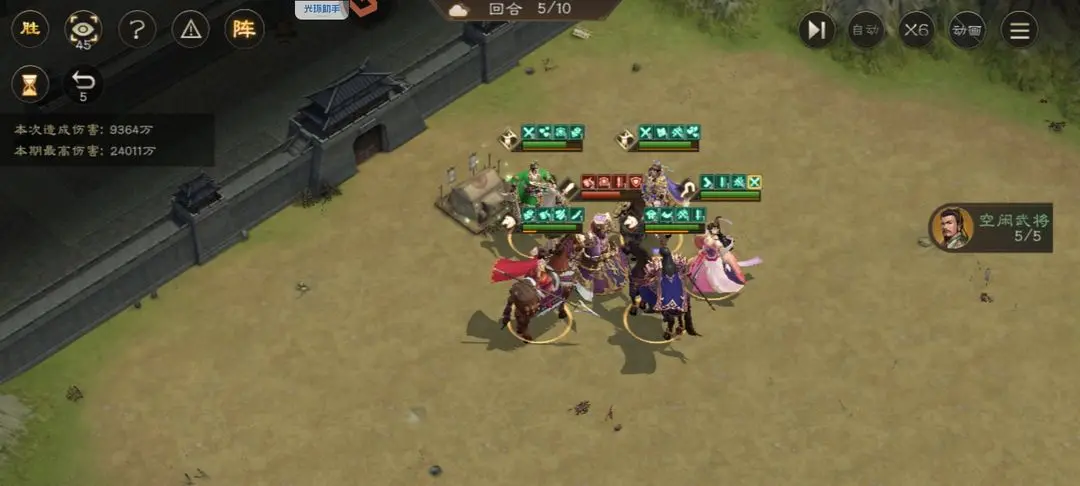Viewport: 1080px width, 486px height.
Task: Toggle the 动画 animation setting
Action: [967, 30]
